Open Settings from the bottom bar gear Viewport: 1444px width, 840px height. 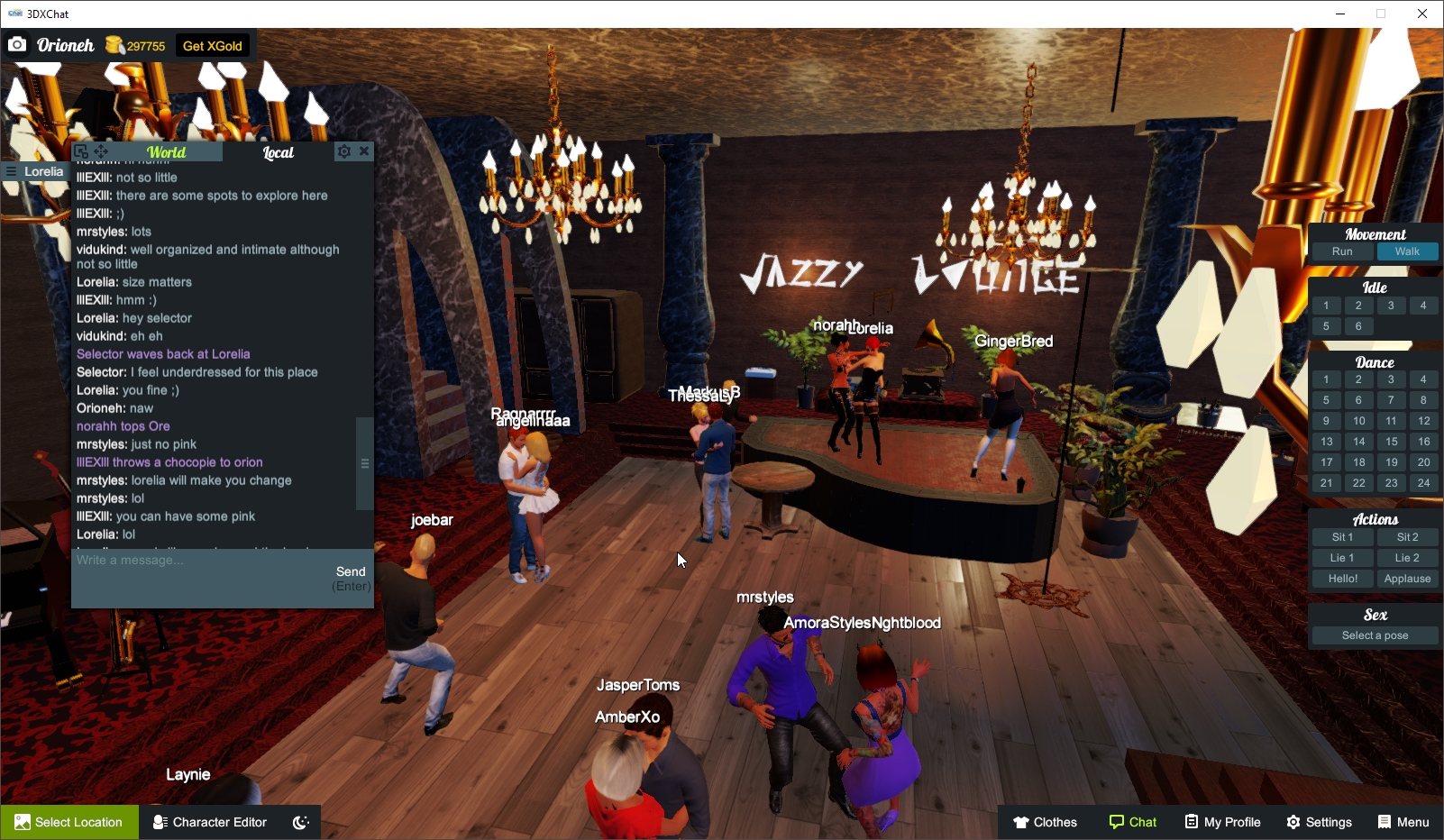pyautogui.click(x=1295, y=821)
